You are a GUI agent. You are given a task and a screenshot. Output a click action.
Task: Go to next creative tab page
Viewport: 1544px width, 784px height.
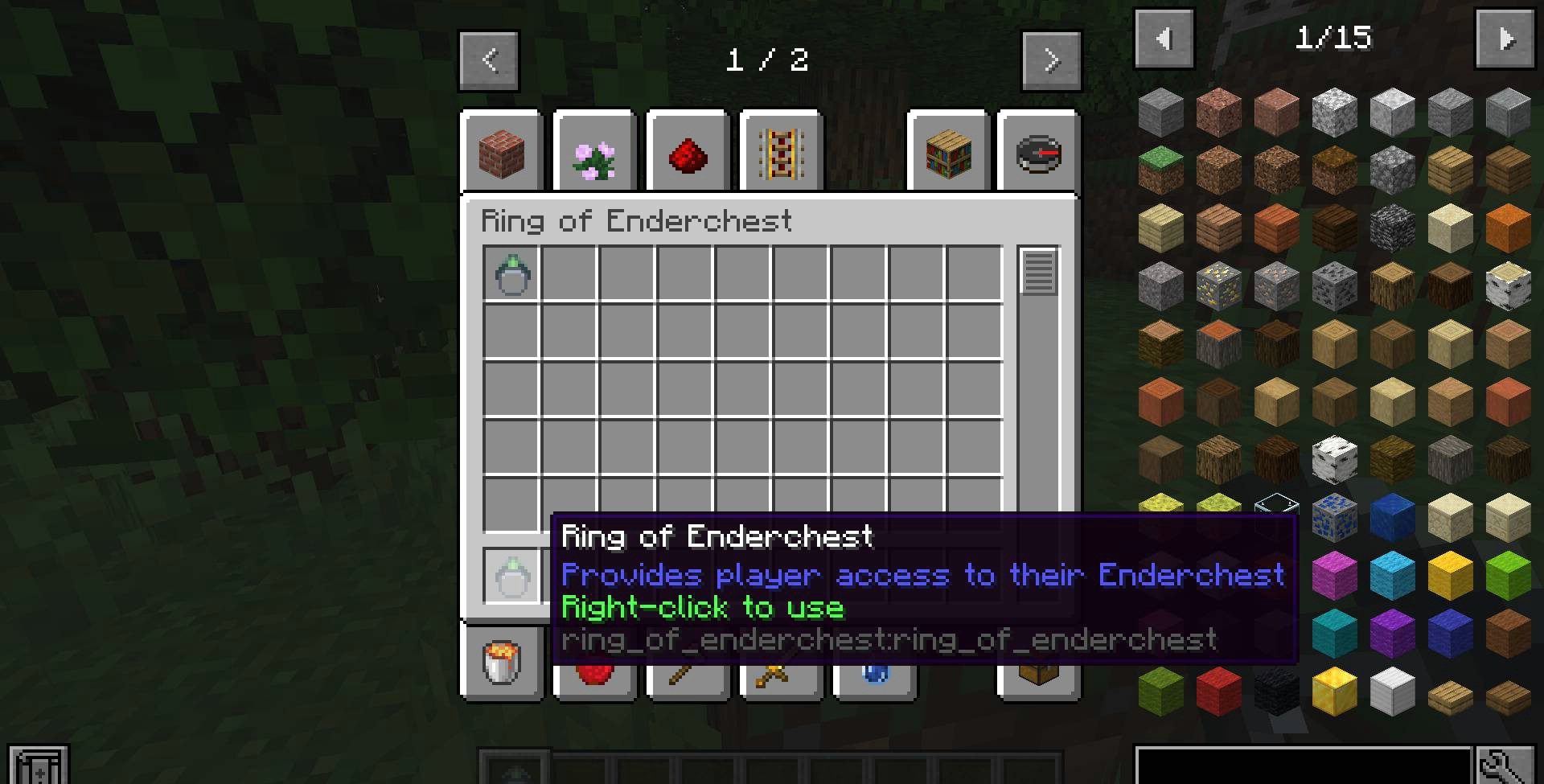(1051, 60)
